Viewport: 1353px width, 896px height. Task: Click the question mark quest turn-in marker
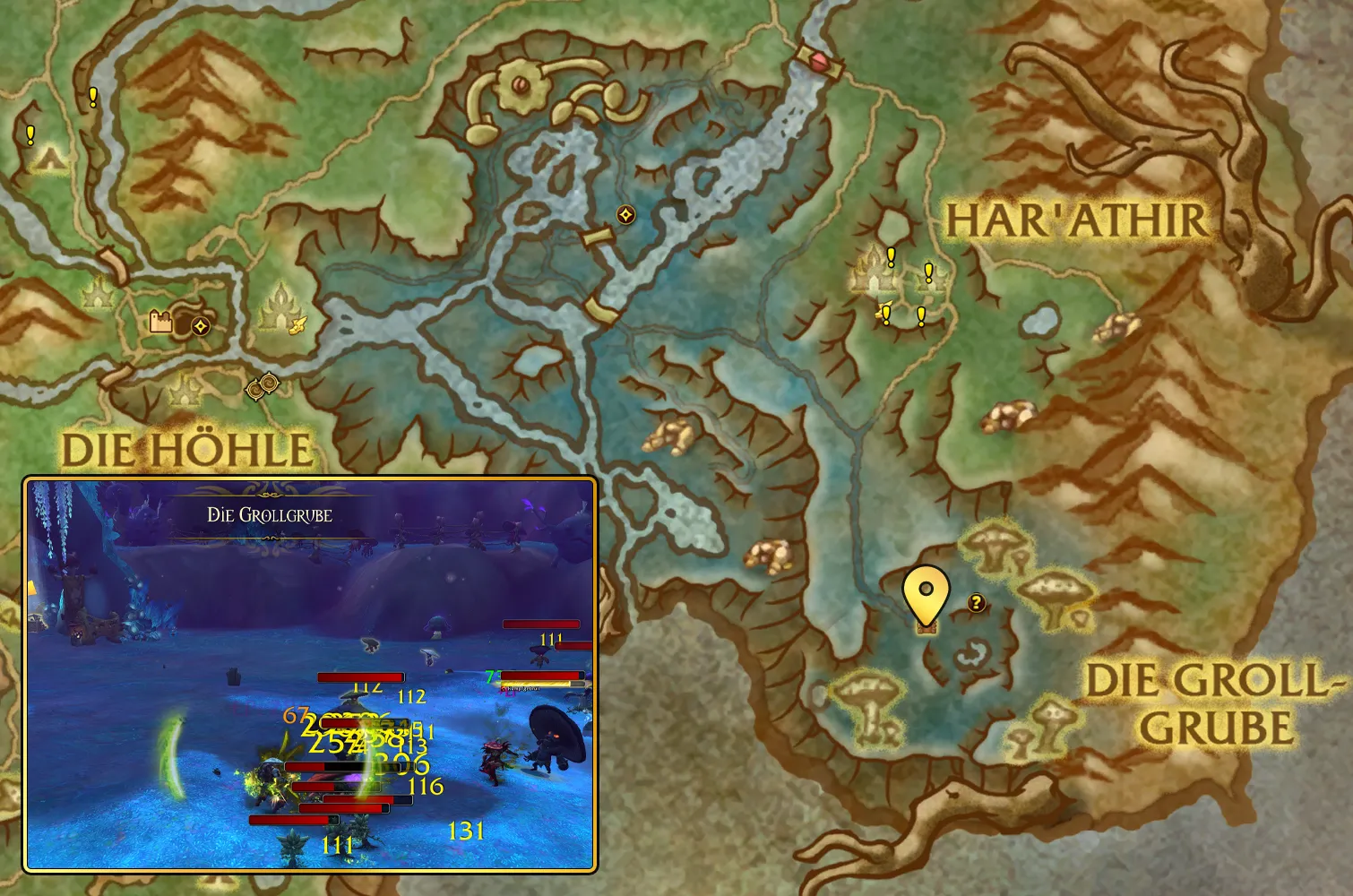tap(977, 603)
